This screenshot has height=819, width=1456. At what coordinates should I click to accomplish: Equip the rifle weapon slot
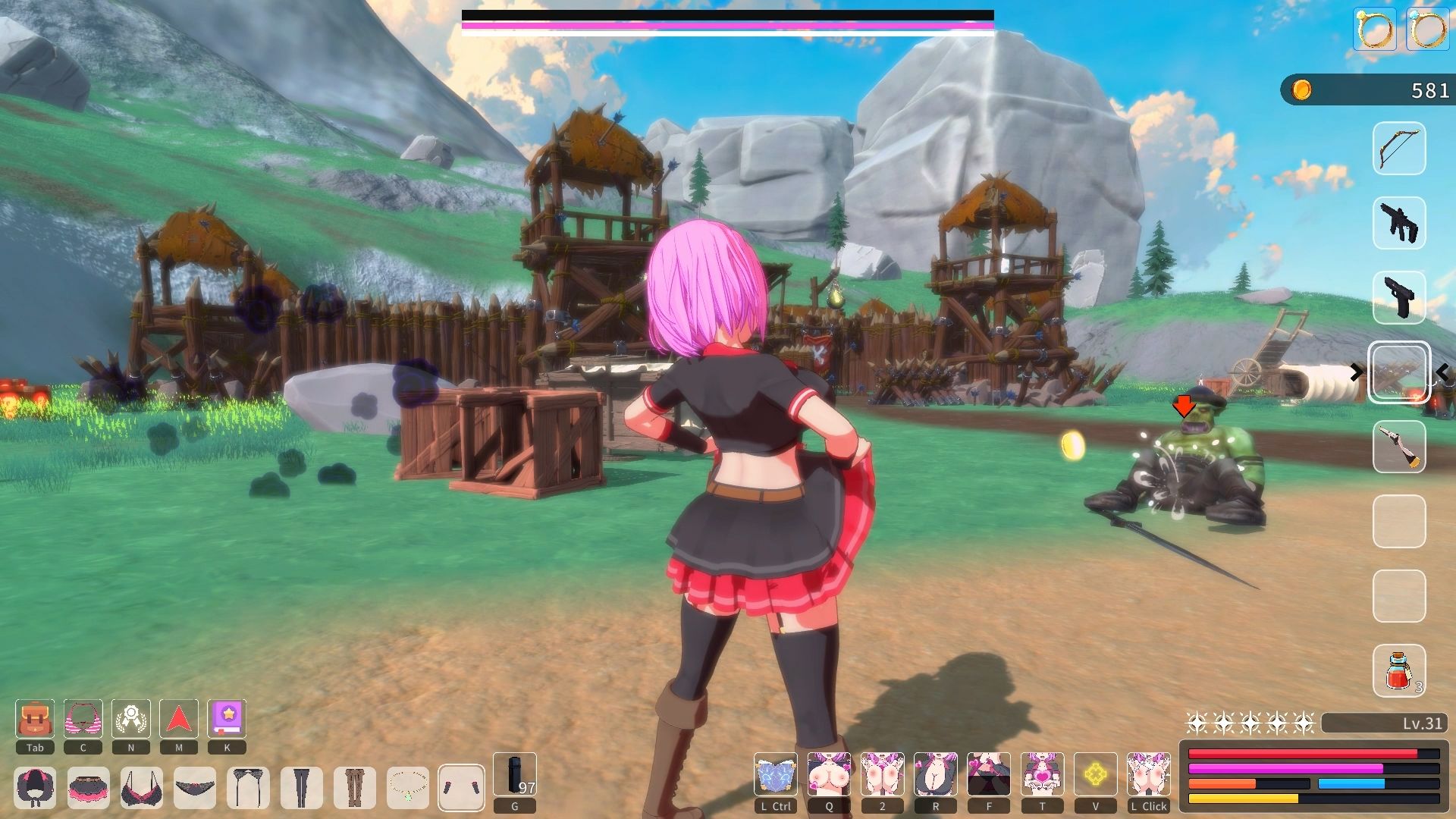tap(1399, 447)
